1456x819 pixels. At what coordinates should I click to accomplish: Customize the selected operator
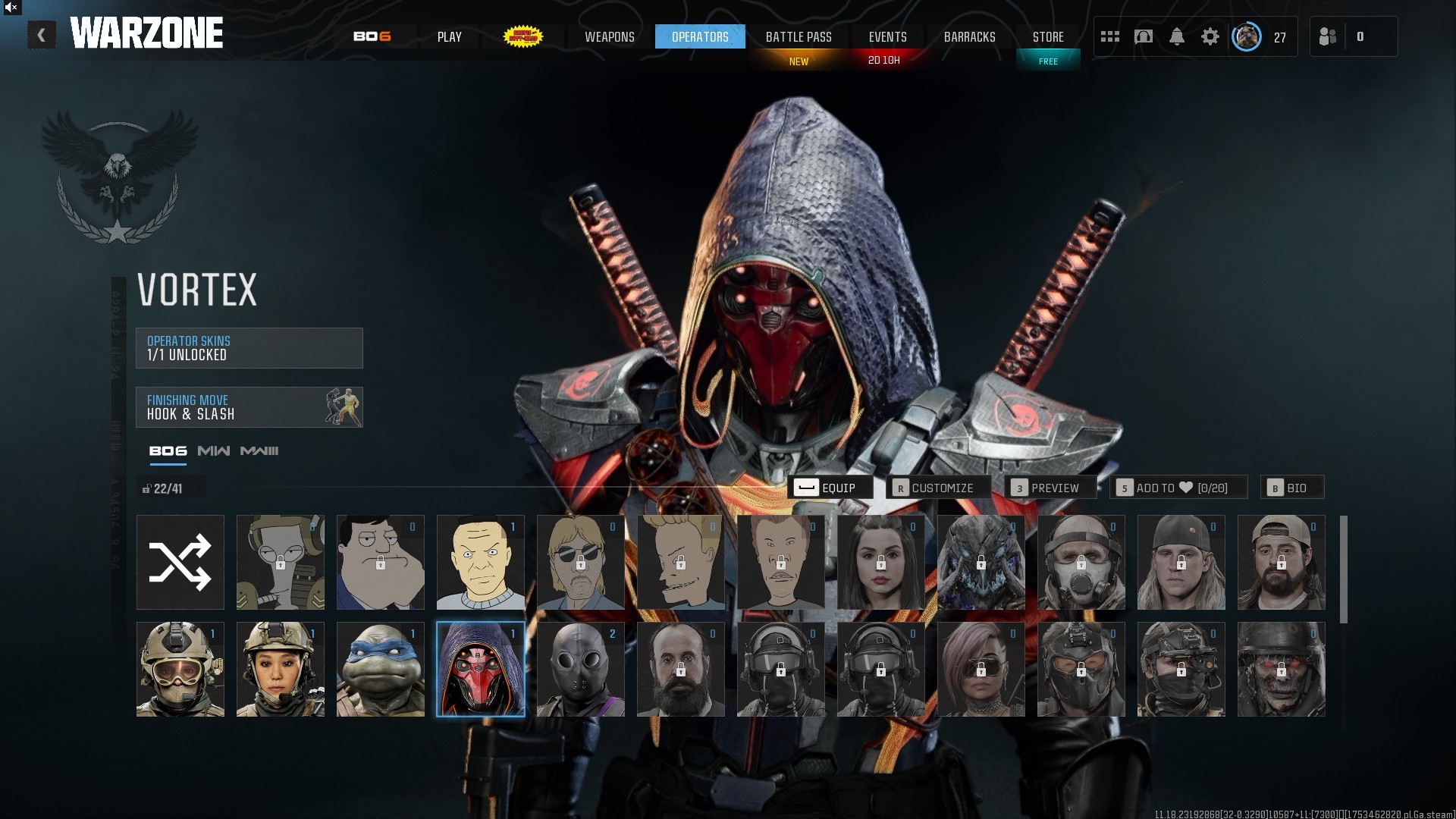coord(941,488)
